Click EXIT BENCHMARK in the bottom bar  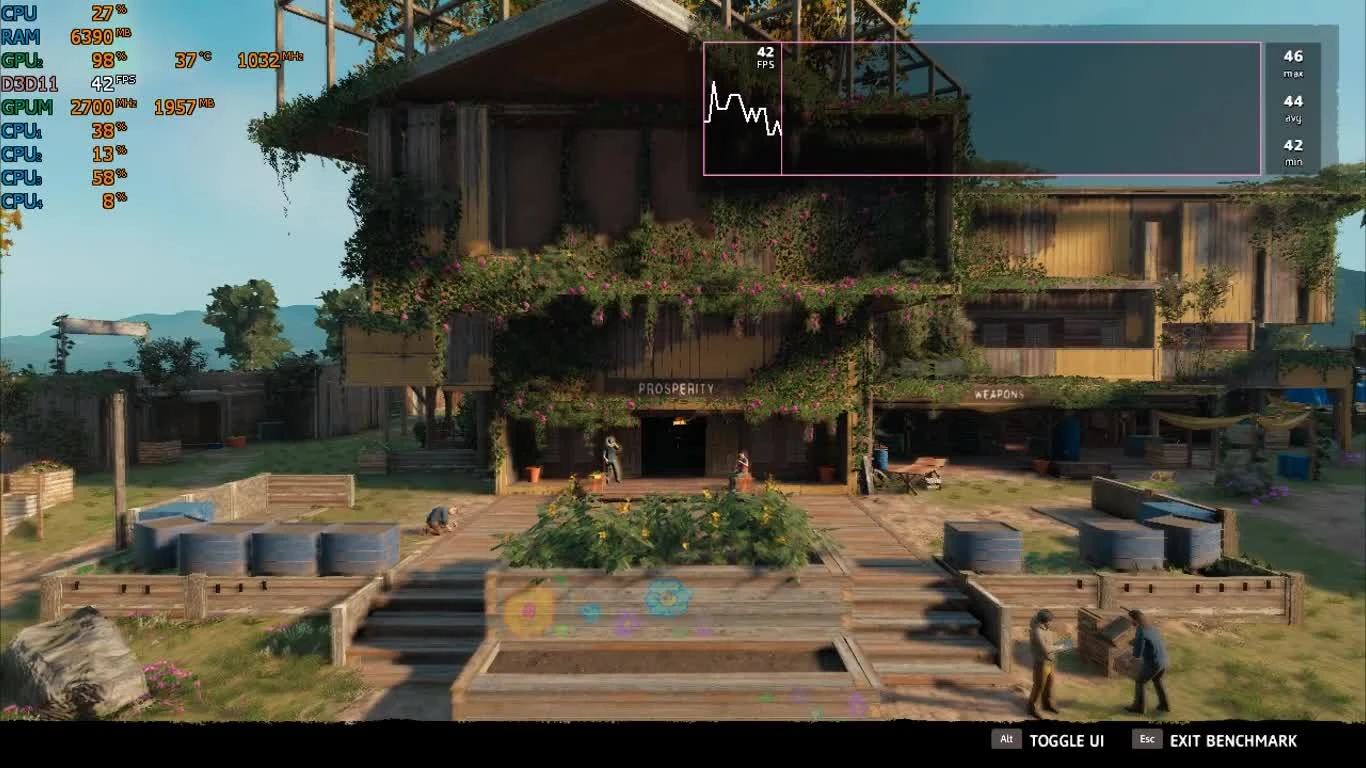pos(1235,740)
